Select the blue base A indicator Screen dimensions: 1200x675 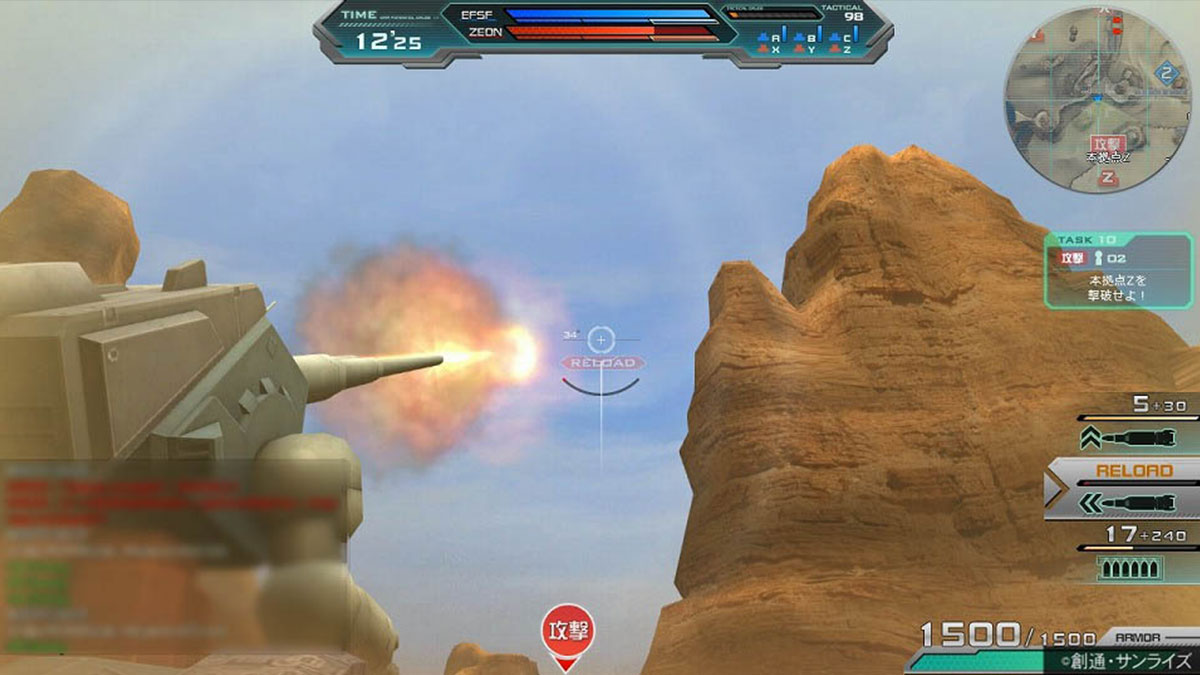pos(769,38)
